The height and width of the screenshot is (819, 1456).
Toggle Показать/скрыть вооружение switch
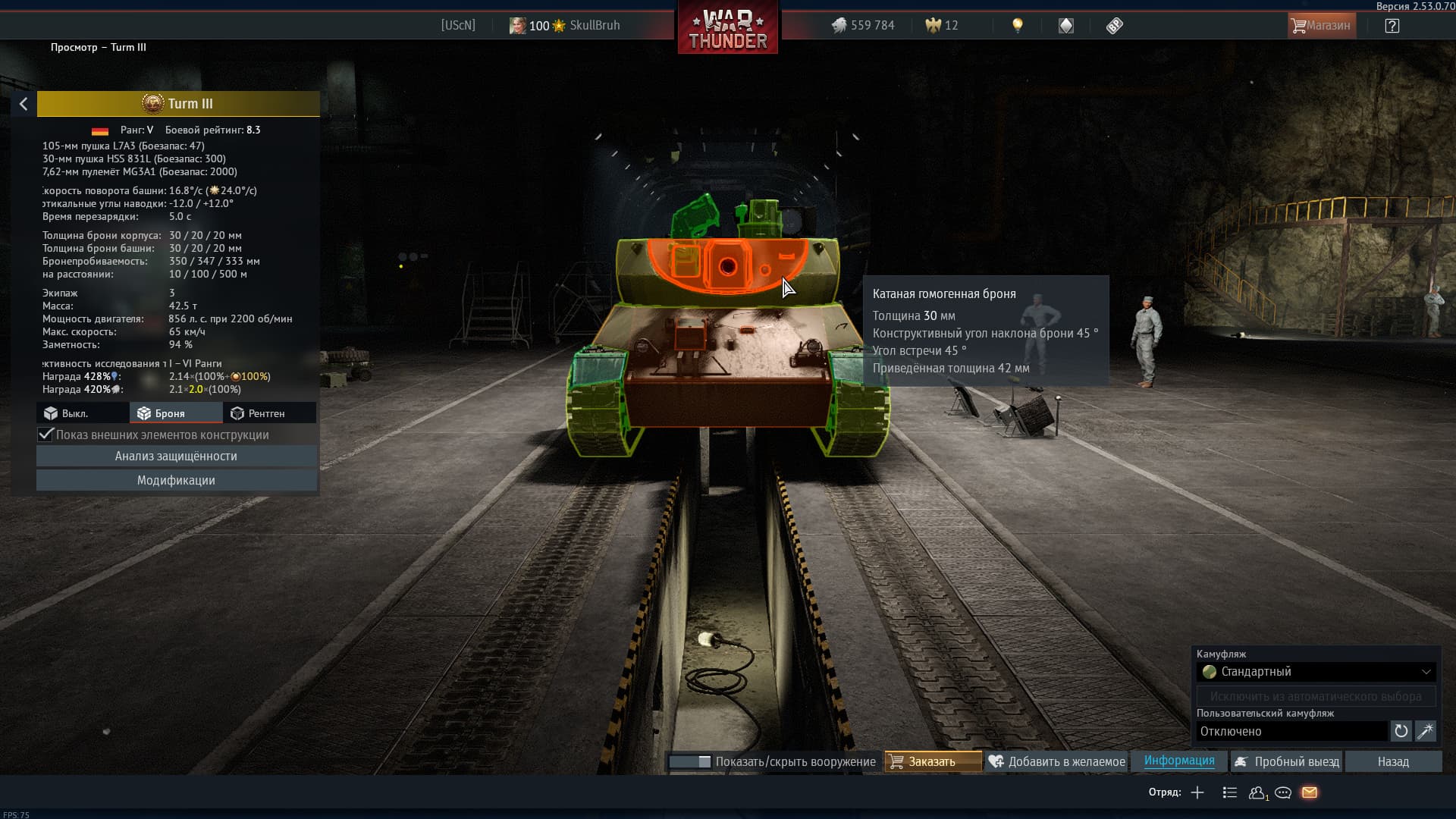click(x=689, y=761)
